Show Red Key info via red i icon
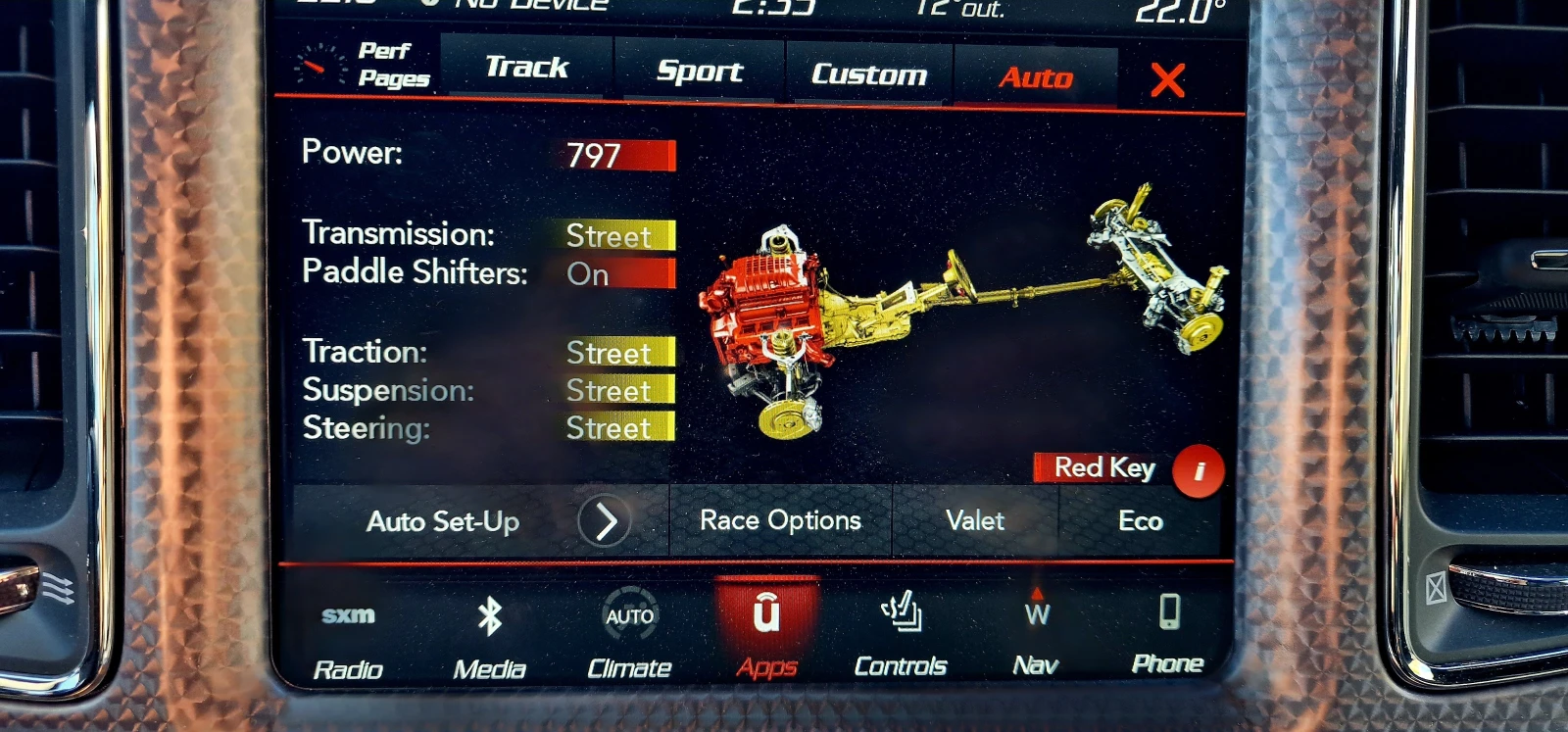This screenshot has height=732, width=1568. (x=1198, y=471)
